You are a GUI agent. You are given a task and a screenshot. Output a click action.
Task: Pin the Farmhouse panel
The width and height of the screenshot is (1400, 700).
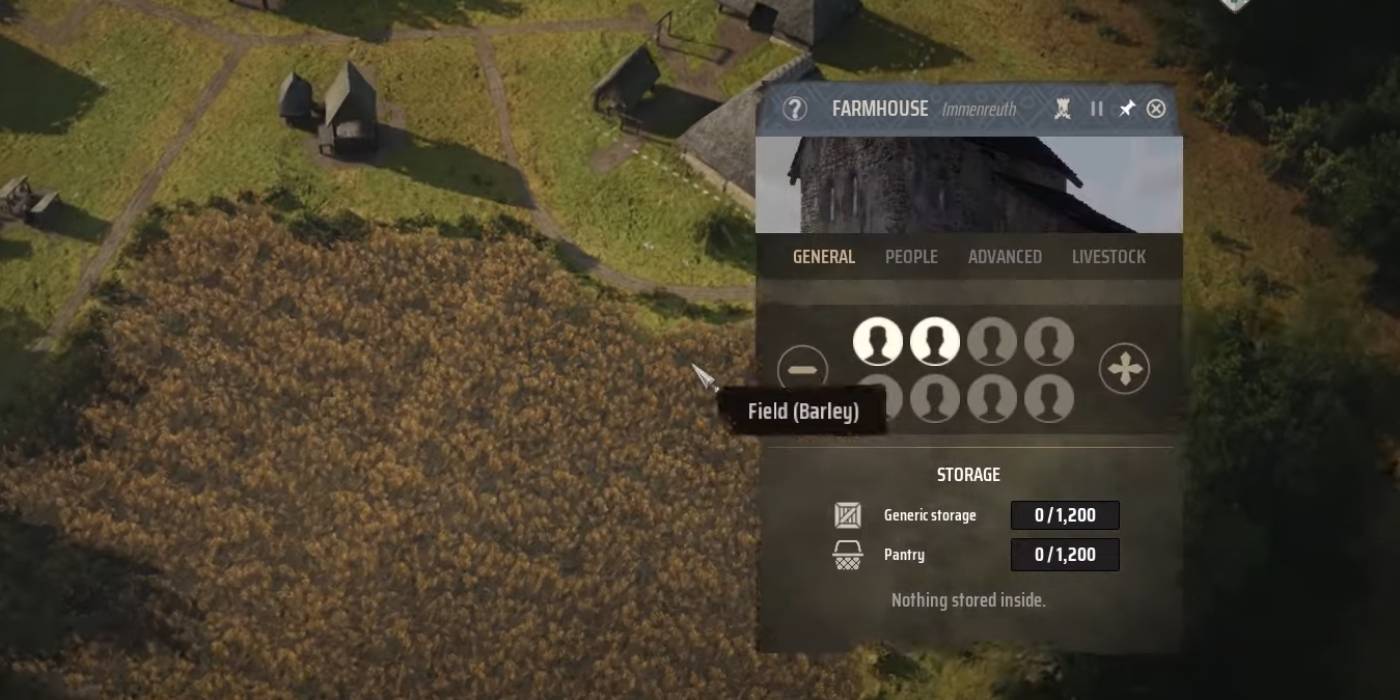point(1126,109)
